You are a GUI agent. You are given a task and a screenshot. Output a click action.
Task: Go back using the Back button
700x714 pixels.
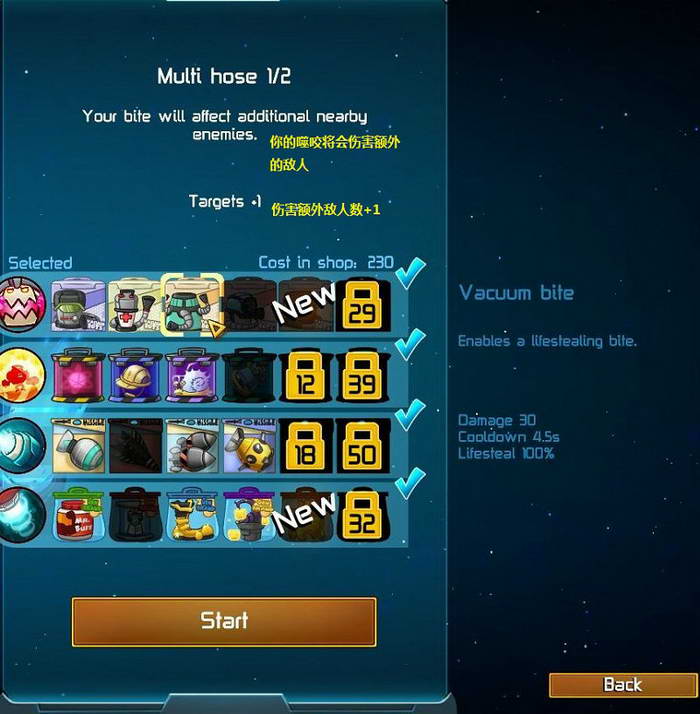tap(622, 685)
